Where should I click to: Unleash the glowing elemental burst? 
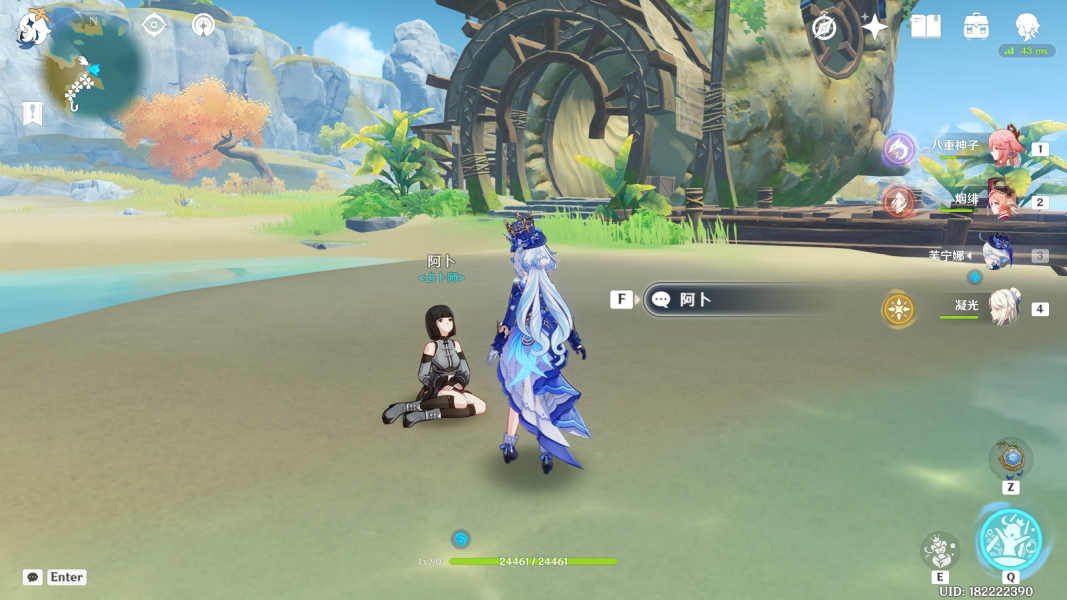[x=1010, y=539]
